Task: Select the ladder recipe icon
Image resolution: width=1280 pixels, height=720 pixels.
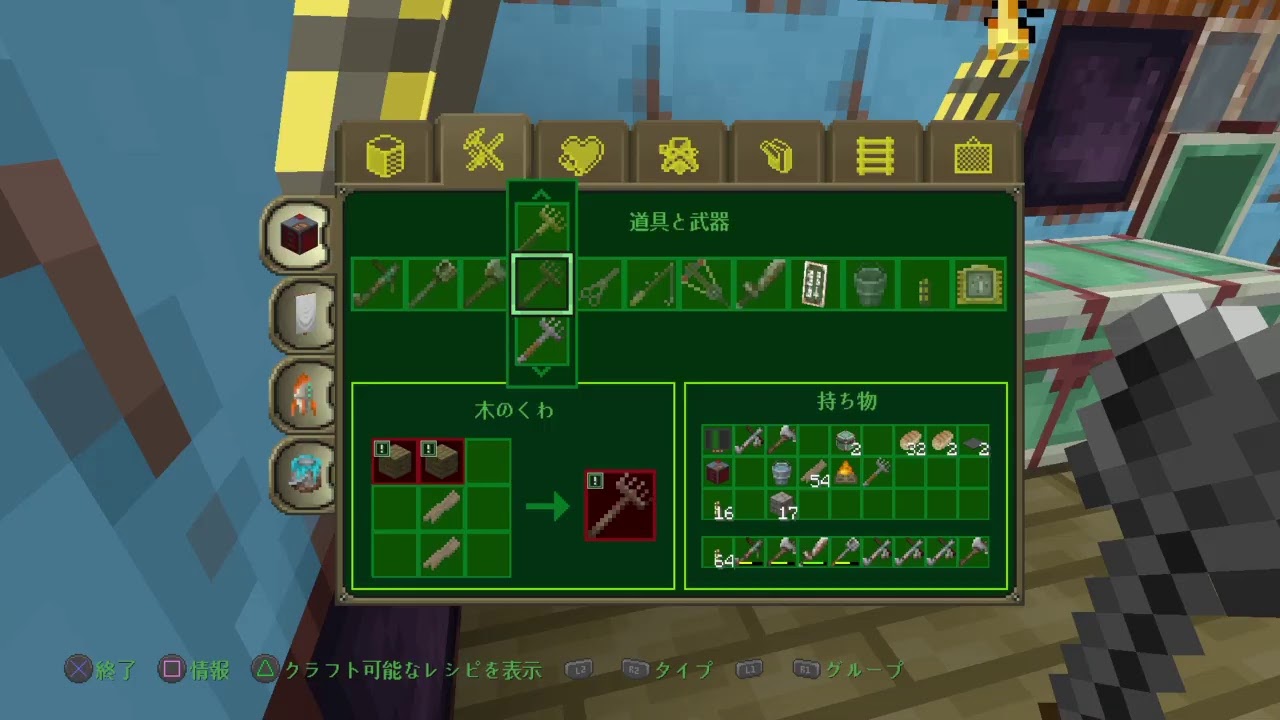Action: click(922, 284)
